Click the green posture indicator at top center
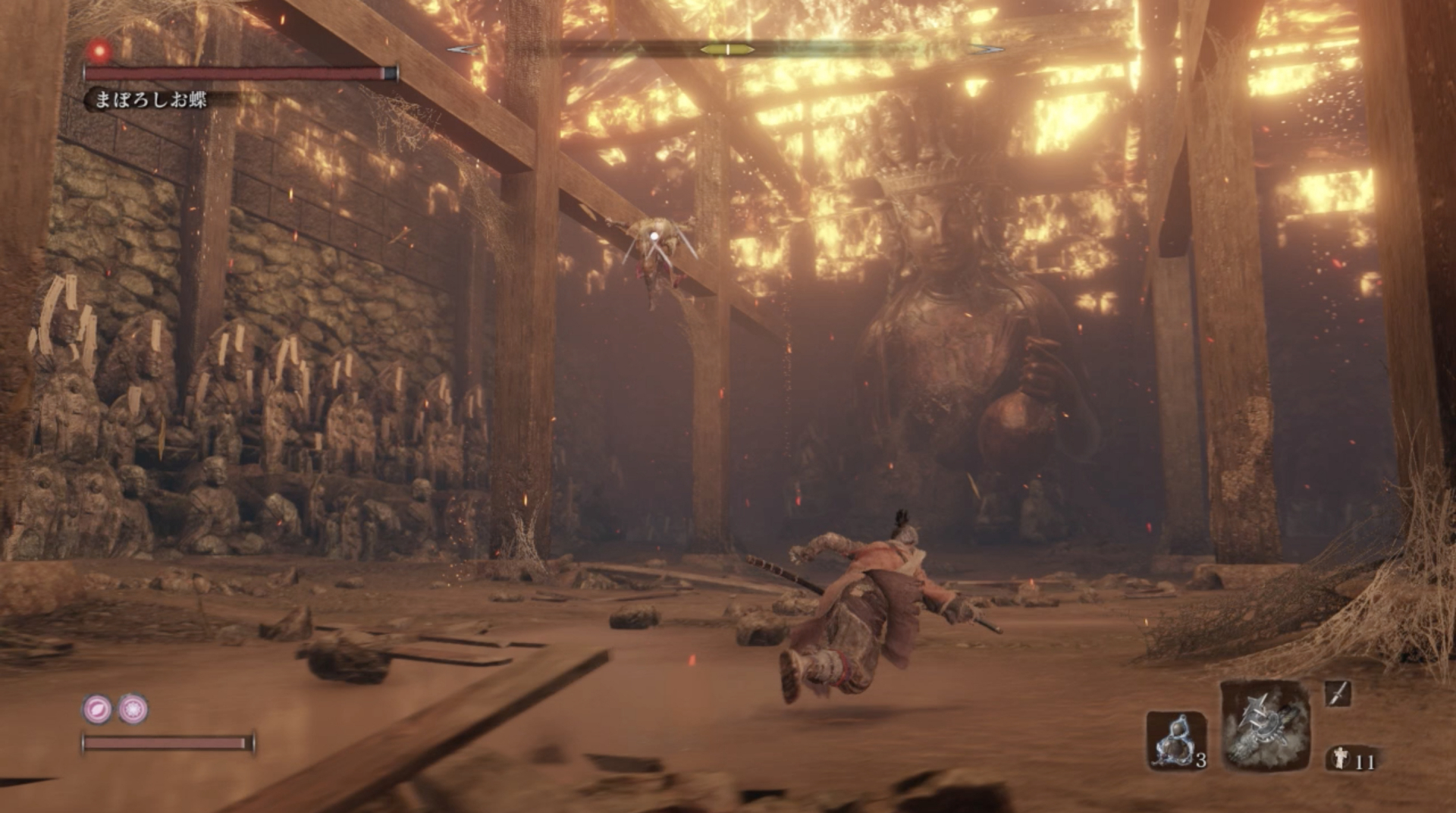 coord(726,49)
